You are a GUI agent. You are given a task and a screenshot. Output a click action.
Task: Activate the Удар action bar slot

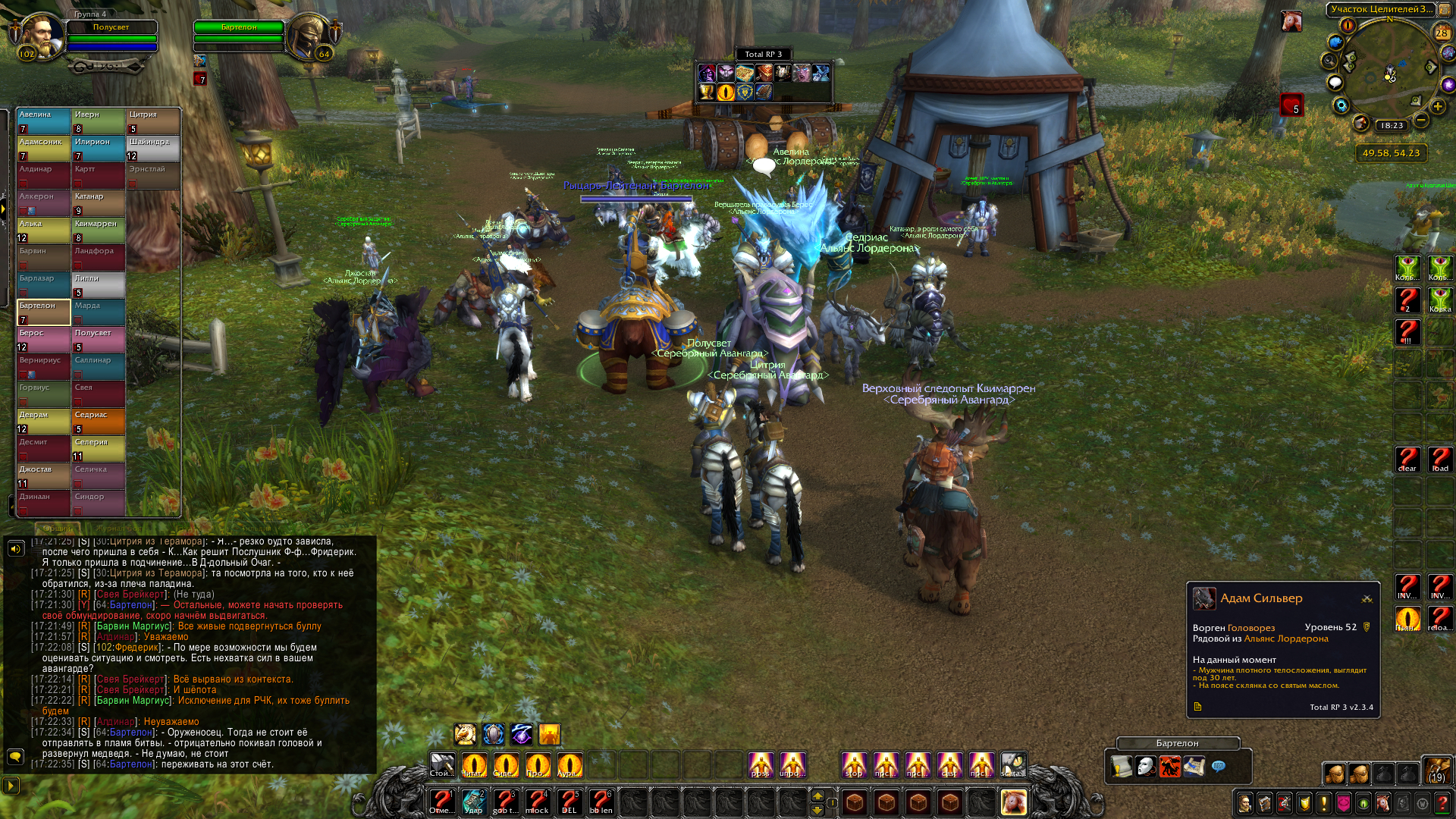474,802
